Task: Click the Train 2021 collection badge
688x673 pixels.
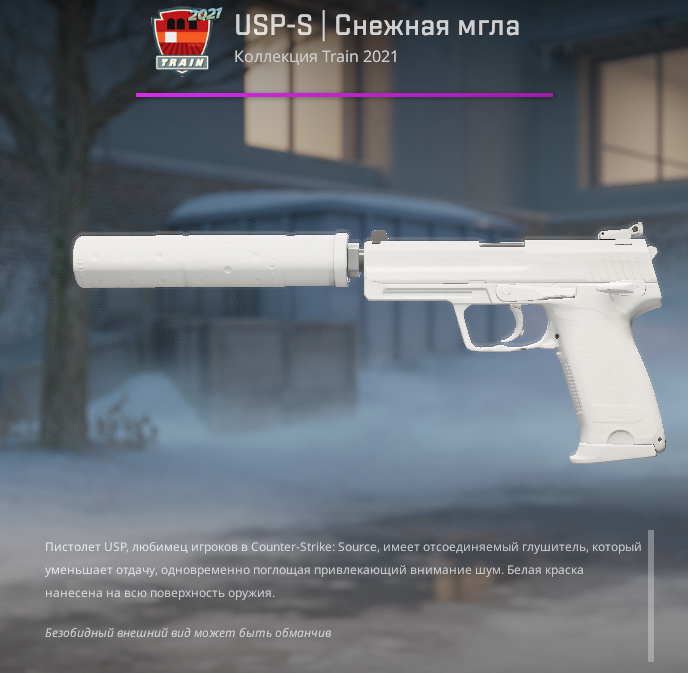Action: coord(185,41)
